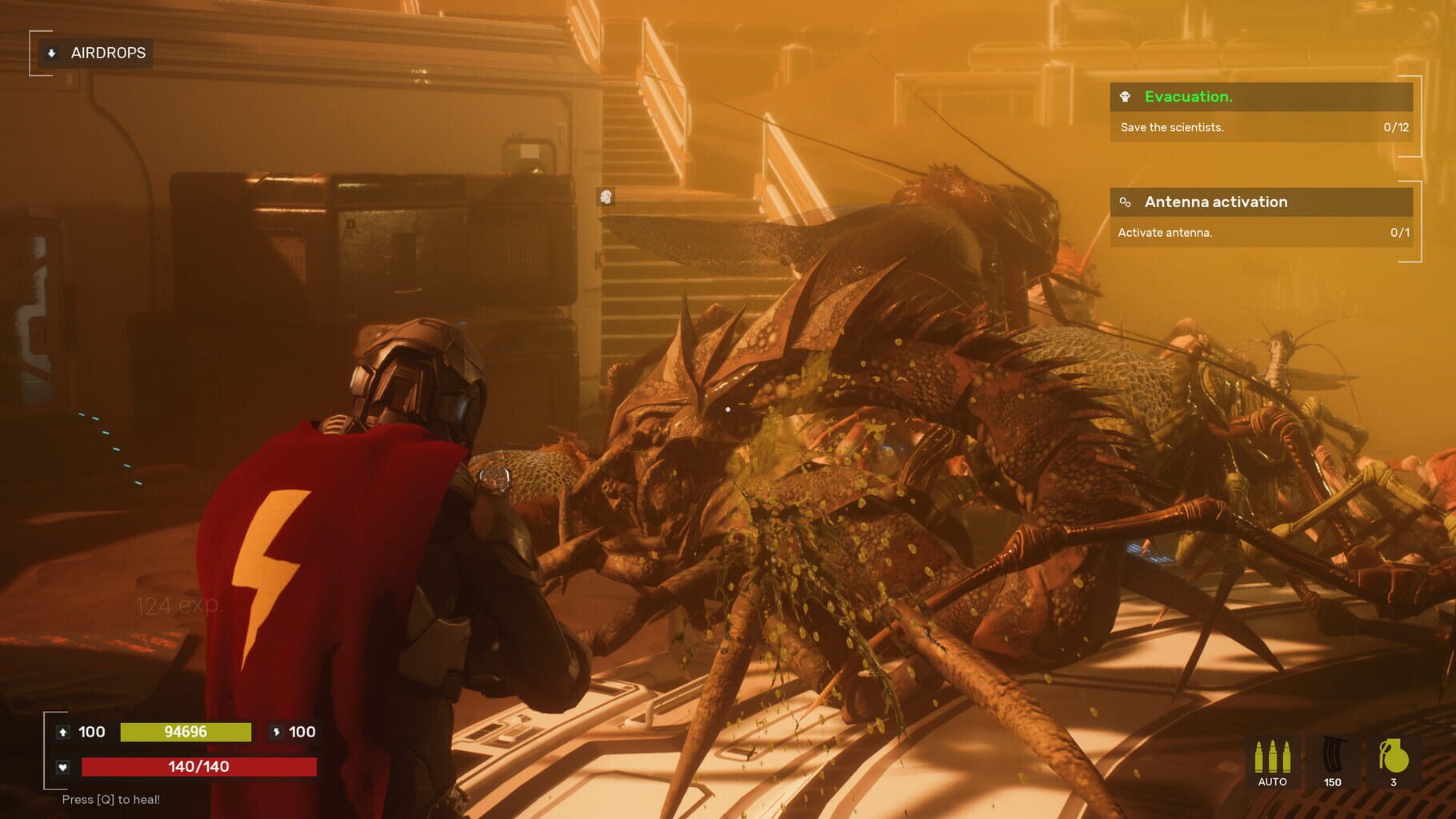1456x819 pixels.
Task: Click the yellow experience bar showing 94696
Action: (x=186, y=732)
